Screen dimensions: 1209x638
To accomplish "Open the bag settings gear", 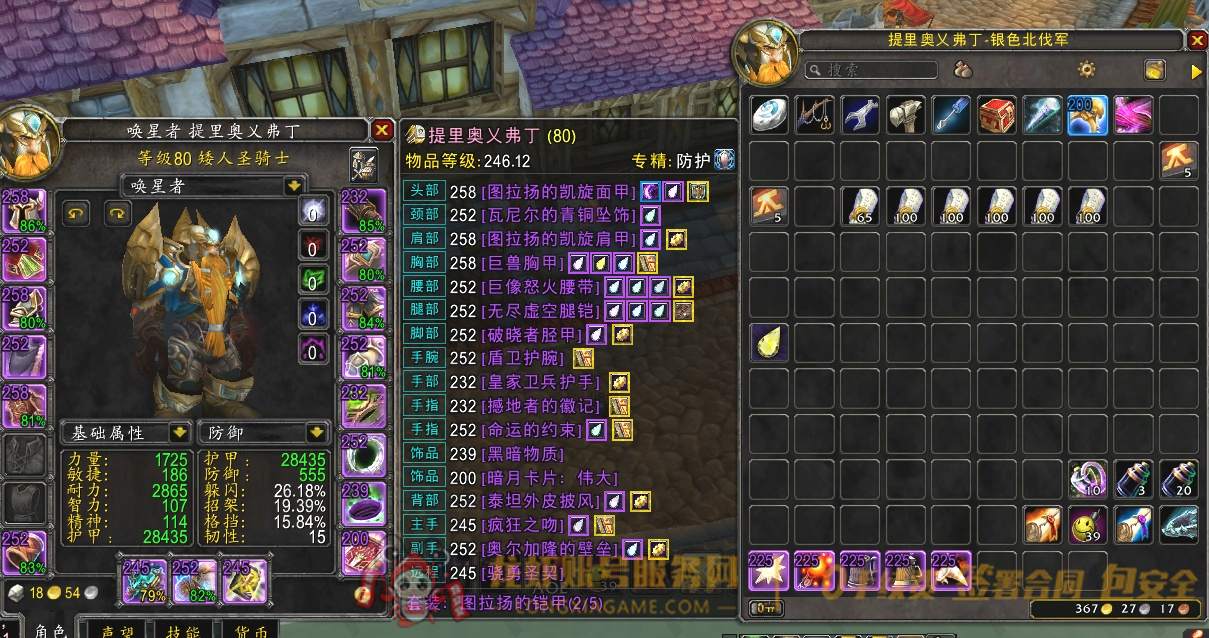I will pyautogui.click(x=1086, y=69).
